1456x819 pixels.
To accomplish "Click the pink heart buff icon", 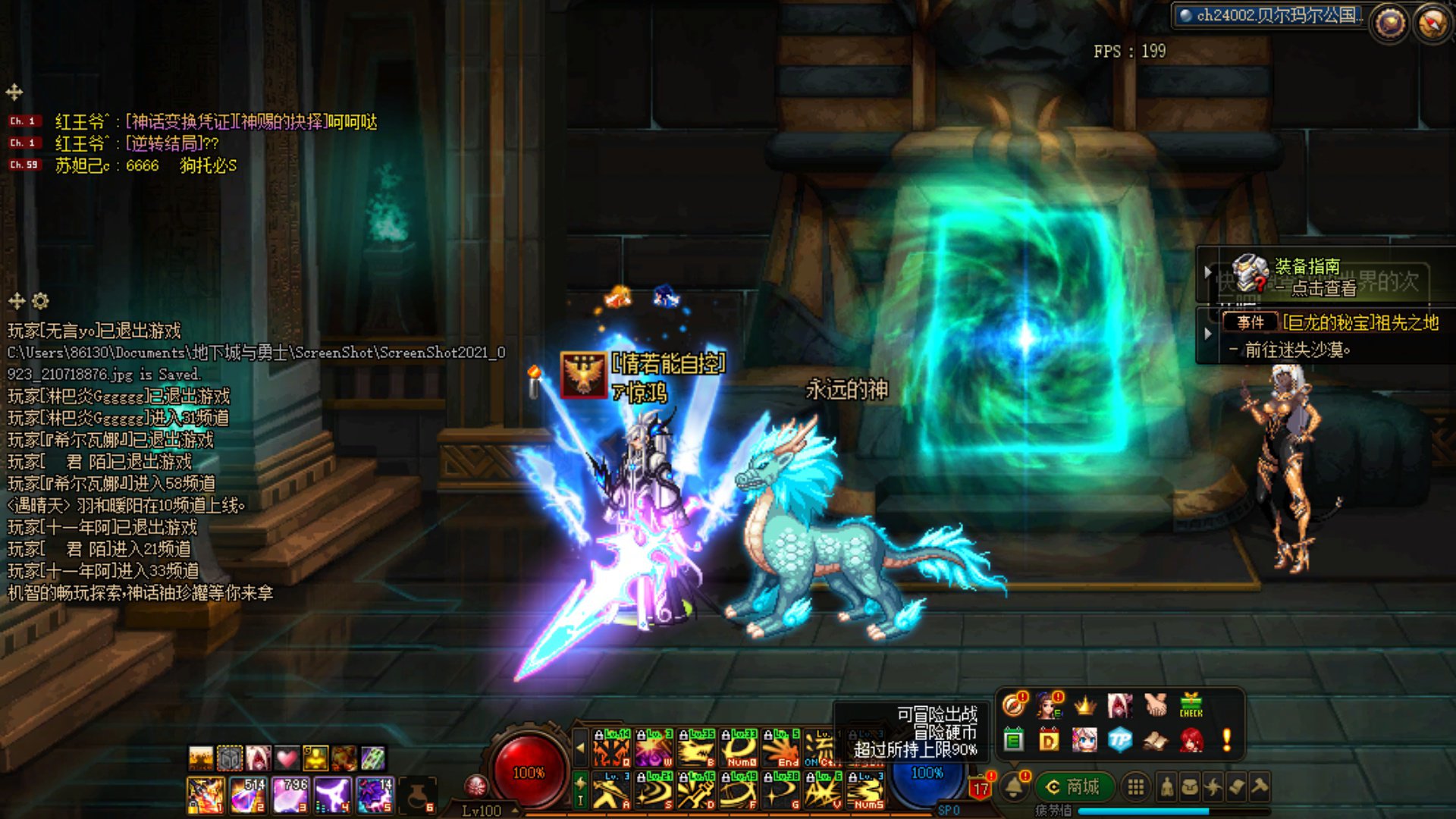I will point(287,758).
